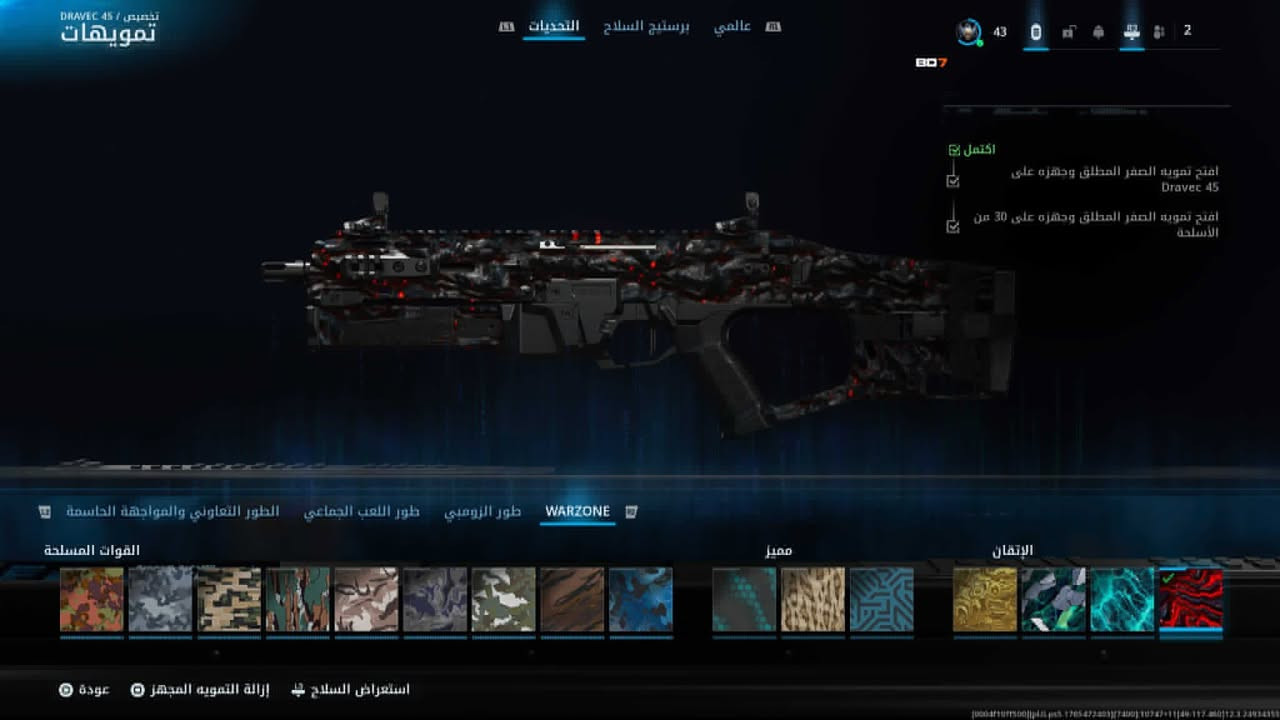Switch to the برستيج السلاح tab
1280x720 pixels.
click(646, 27)
